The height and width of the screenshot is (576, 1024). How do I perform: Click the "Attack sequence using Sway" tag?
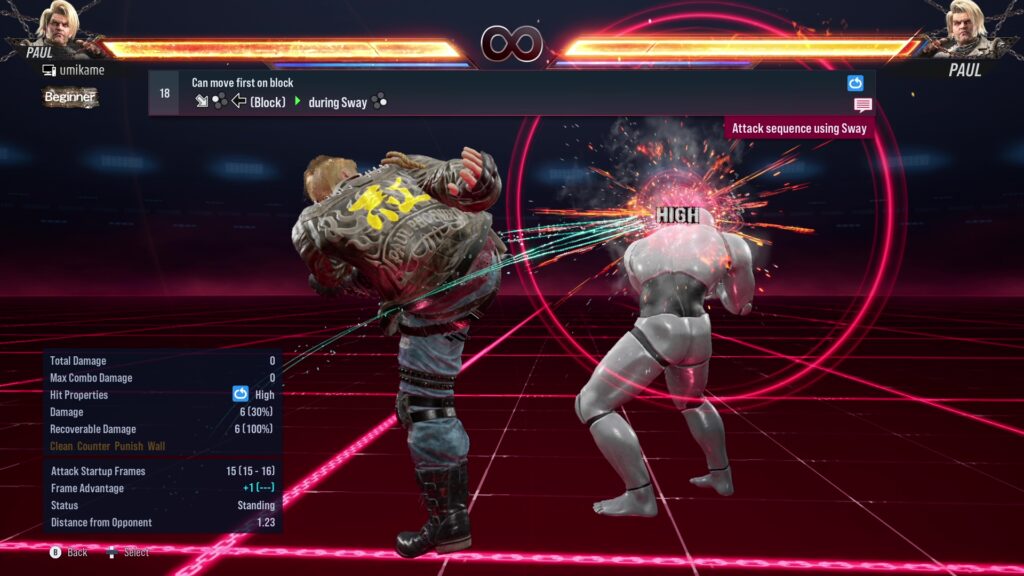(x=799, y=128)
